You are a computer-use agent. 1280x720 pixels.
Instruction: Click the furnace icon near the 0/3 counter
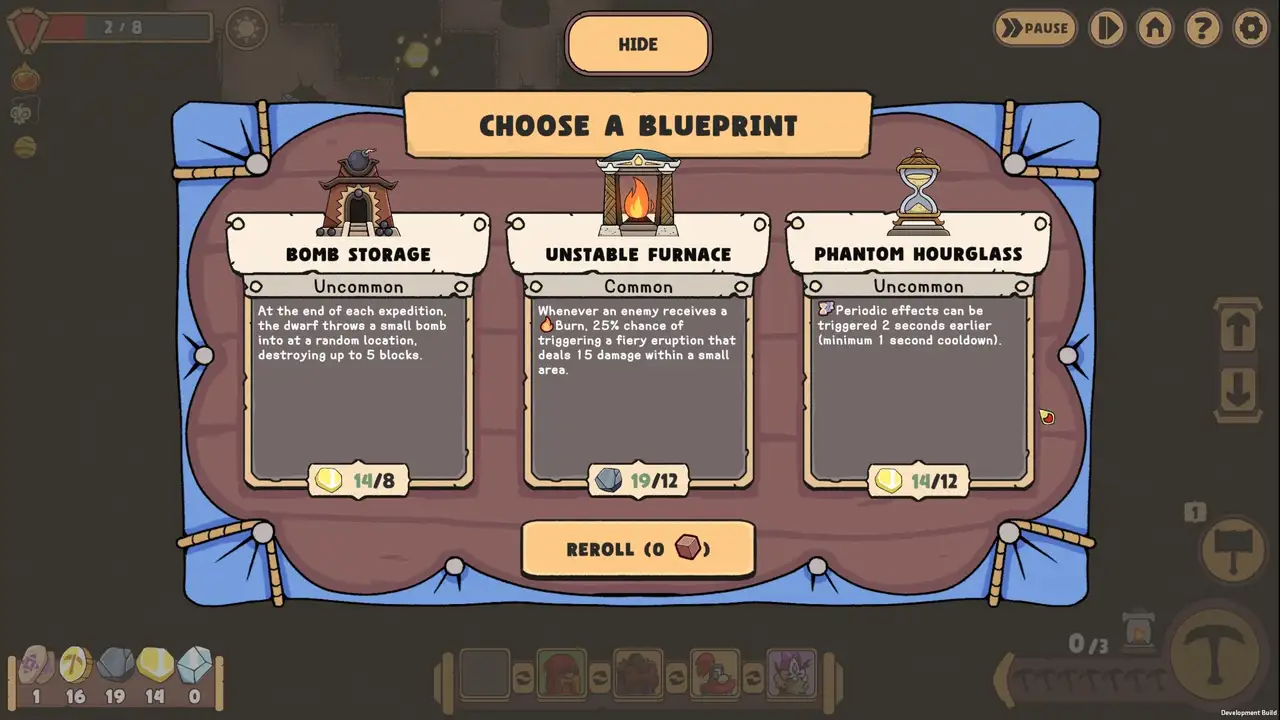[1139, 632]
